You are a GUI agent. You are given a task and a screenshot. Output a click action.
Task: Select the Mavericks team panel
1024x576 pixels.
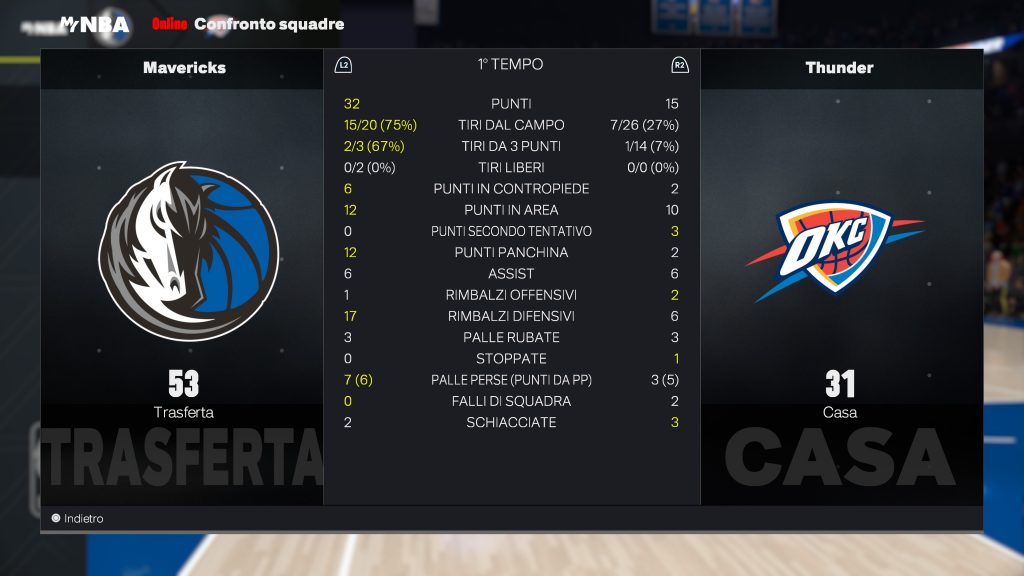[183, 276]
